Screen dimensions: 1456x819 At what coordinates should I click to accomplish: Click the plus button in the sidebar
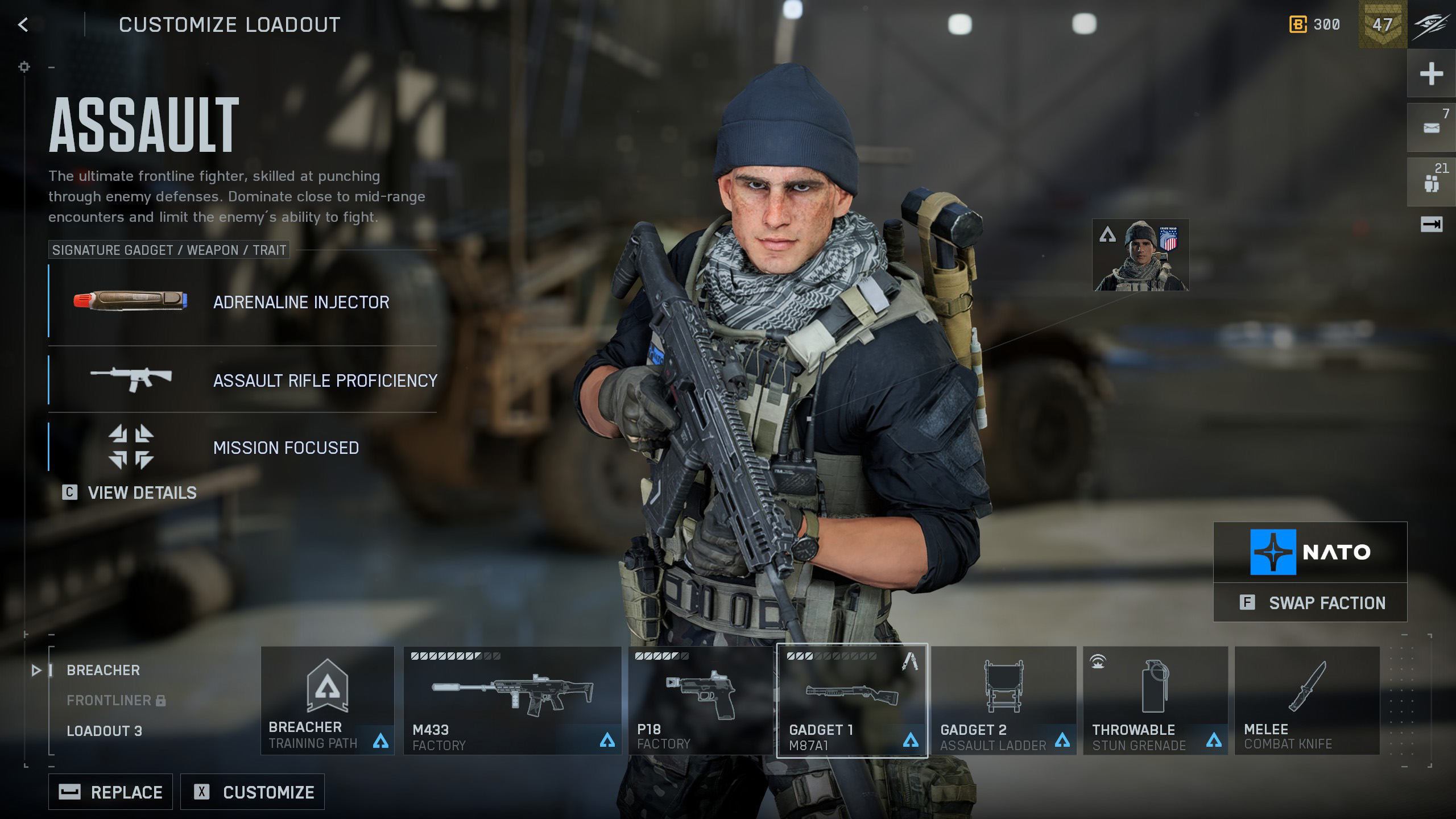click(x=1431, y=74)
